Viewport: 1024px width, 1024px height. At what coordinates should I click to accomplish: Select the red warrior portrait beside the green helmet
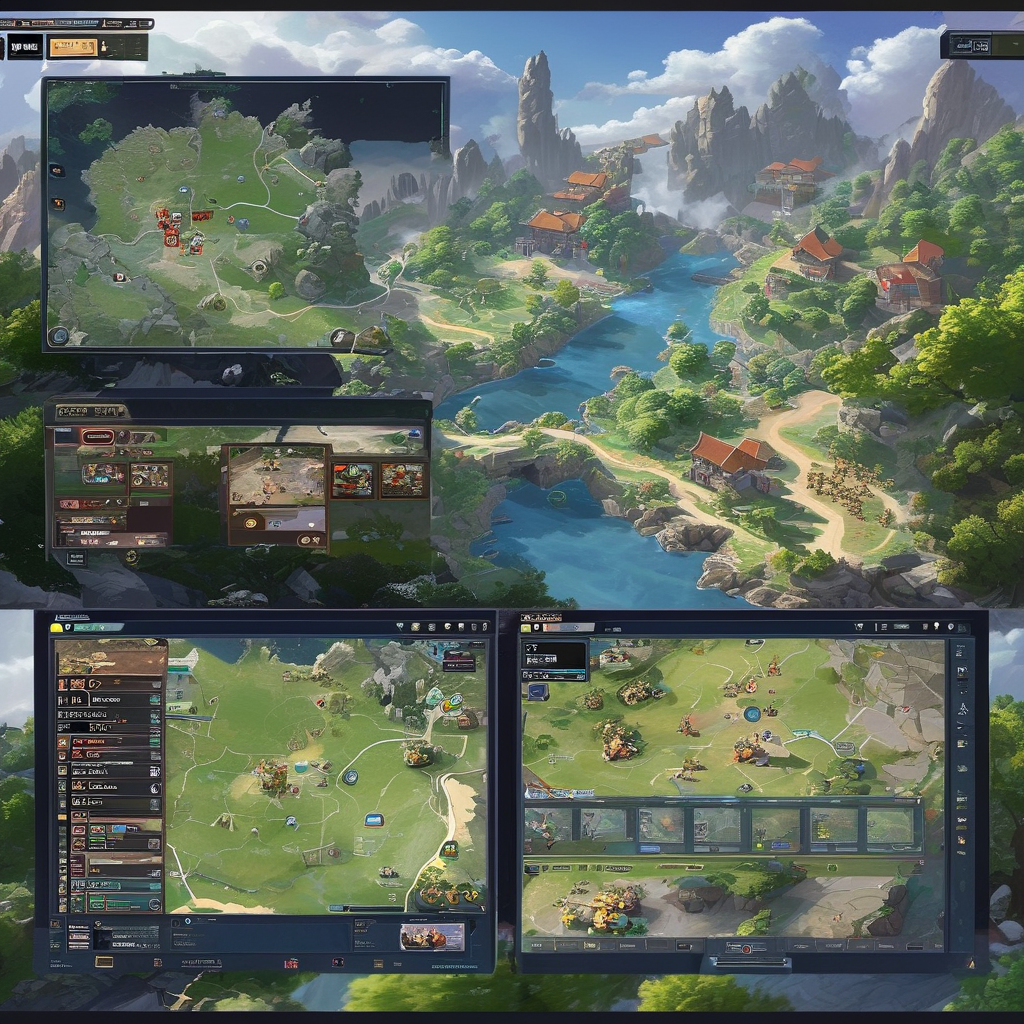[x=402, y=479]
